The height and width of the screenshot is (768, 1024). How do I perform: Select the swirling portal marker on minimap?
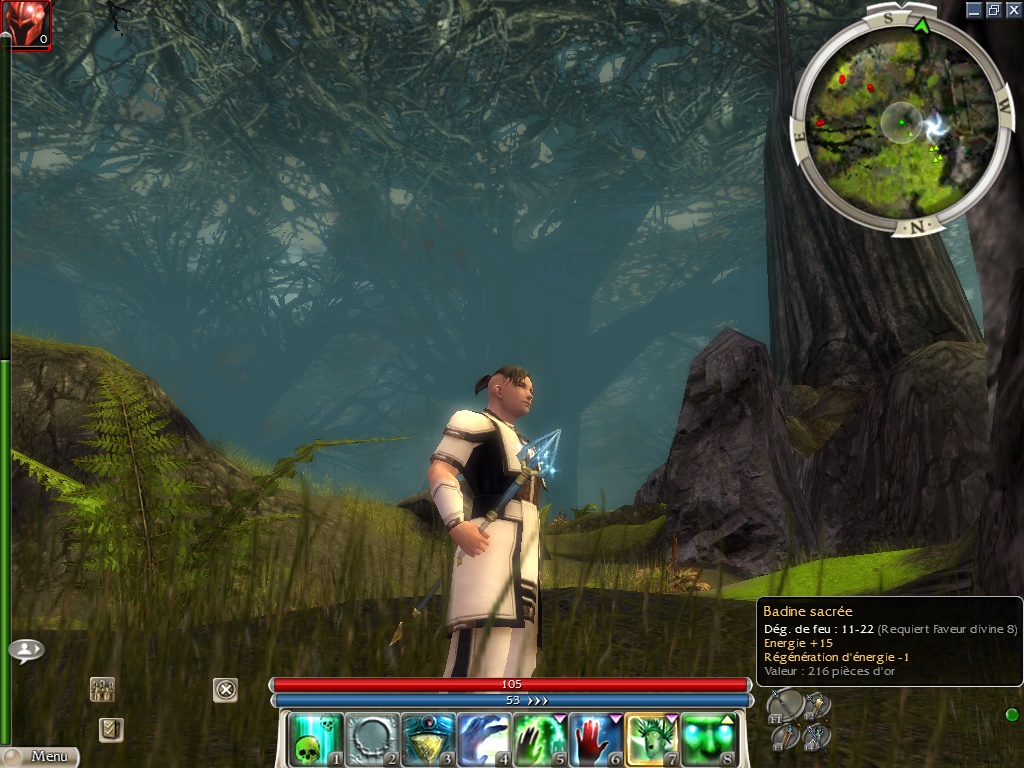[x=938, y=125]
